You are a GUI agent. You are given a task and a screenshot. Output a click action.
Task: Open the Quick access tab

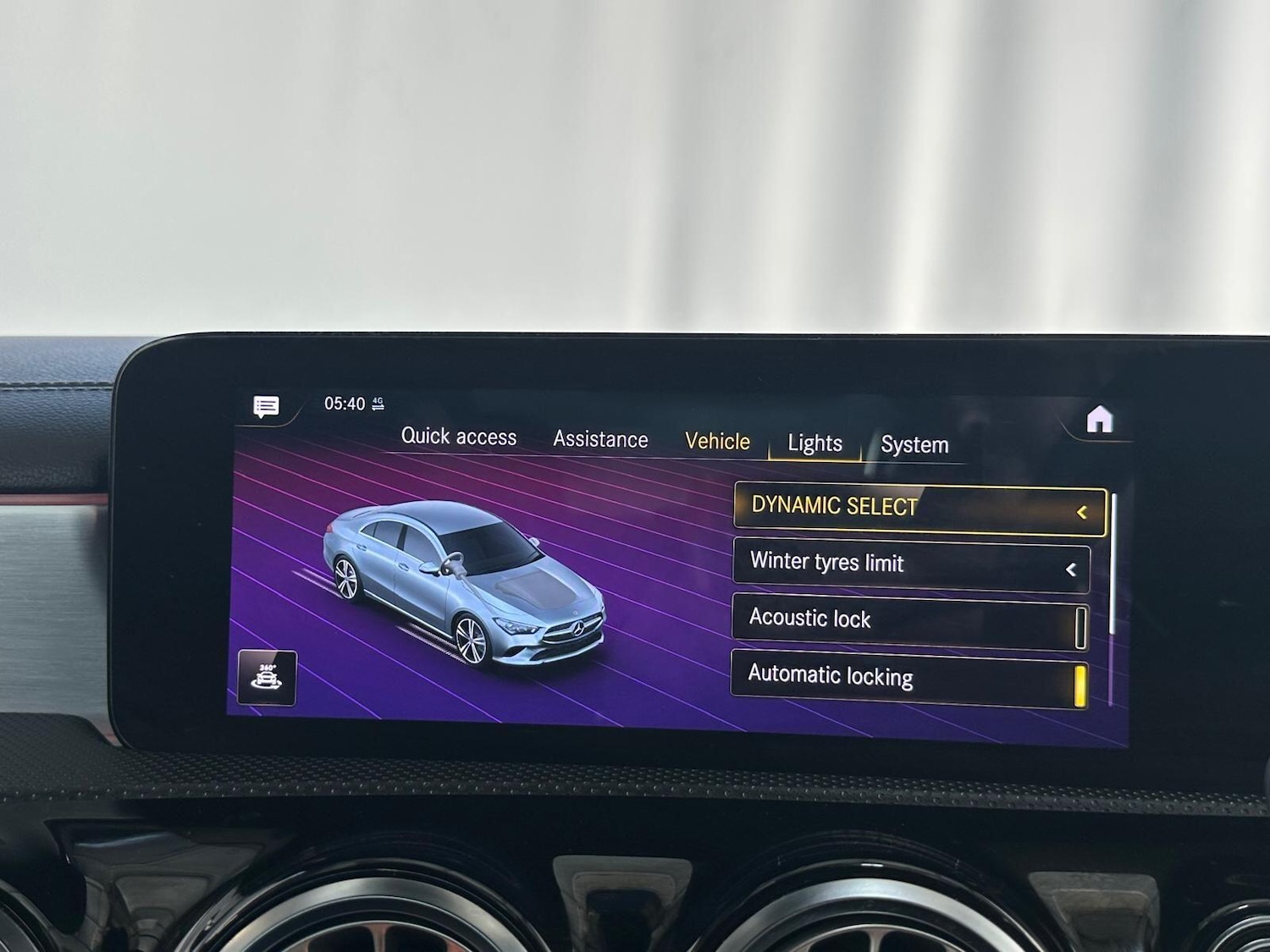point(458,437)
